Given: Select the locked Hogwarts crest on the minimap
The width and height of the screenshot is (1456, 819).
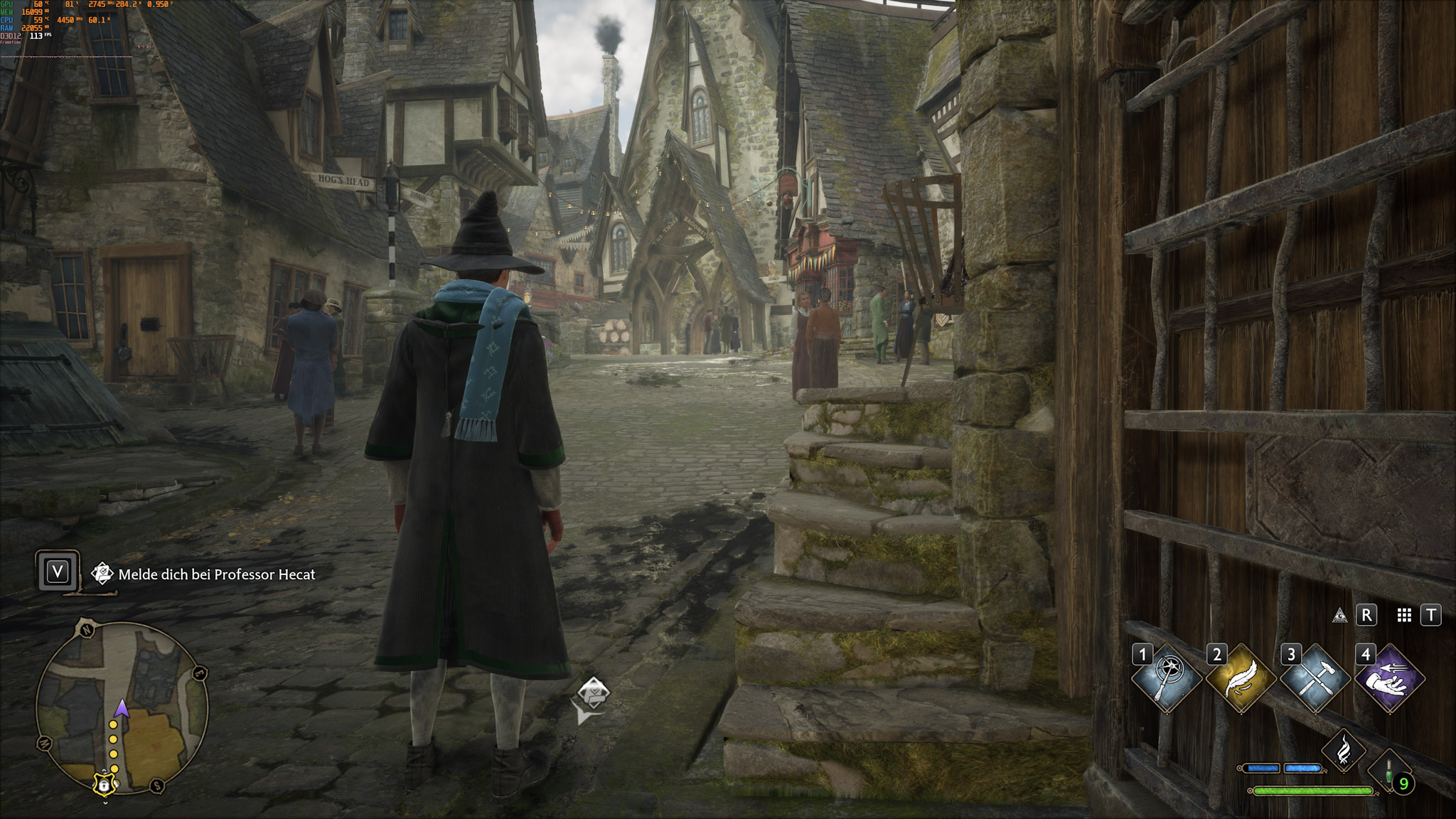Looking at the screenshot, I should pyautogui.click(x=105, y=785).
